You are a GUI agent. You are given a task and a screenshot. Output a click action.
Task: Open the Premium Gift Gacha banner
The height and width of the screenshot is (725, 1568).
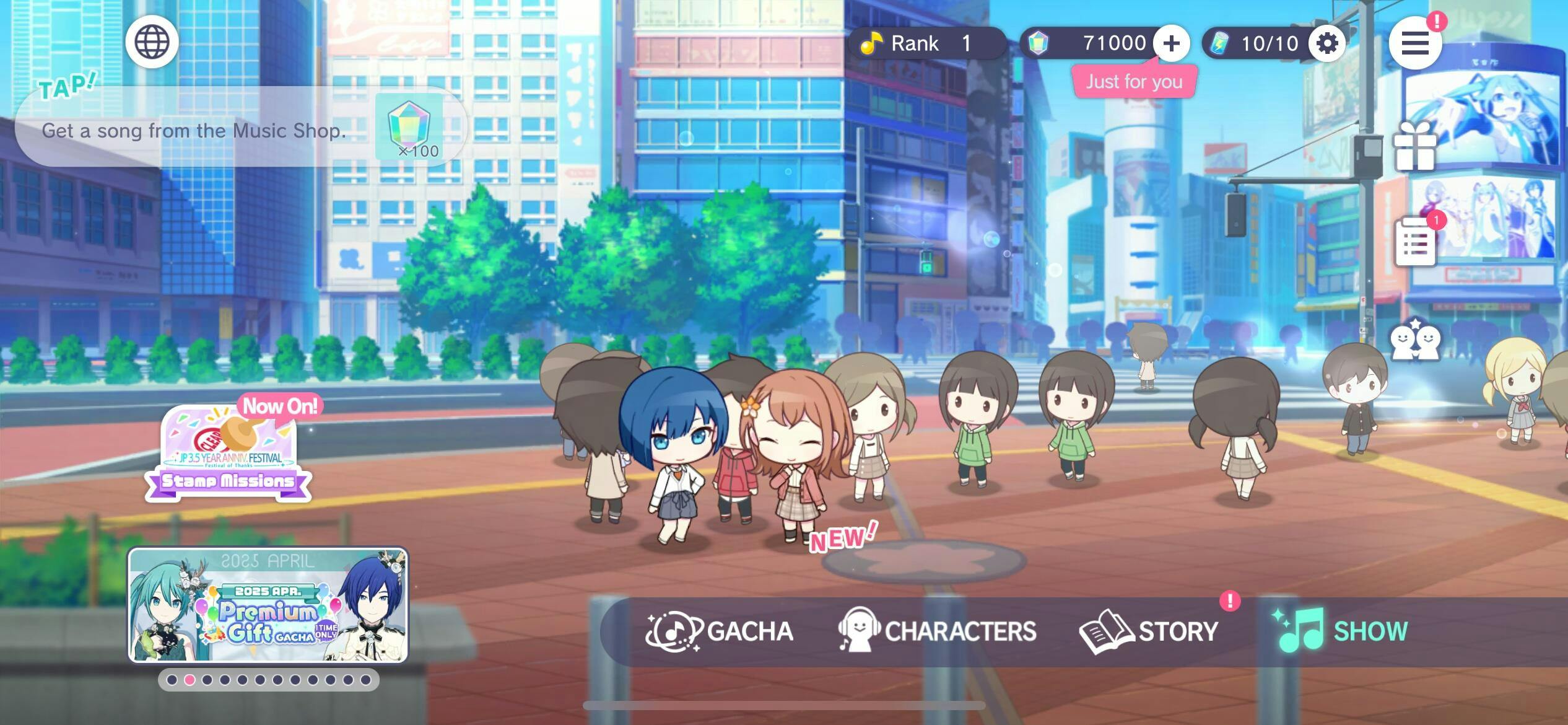[268, 605]
